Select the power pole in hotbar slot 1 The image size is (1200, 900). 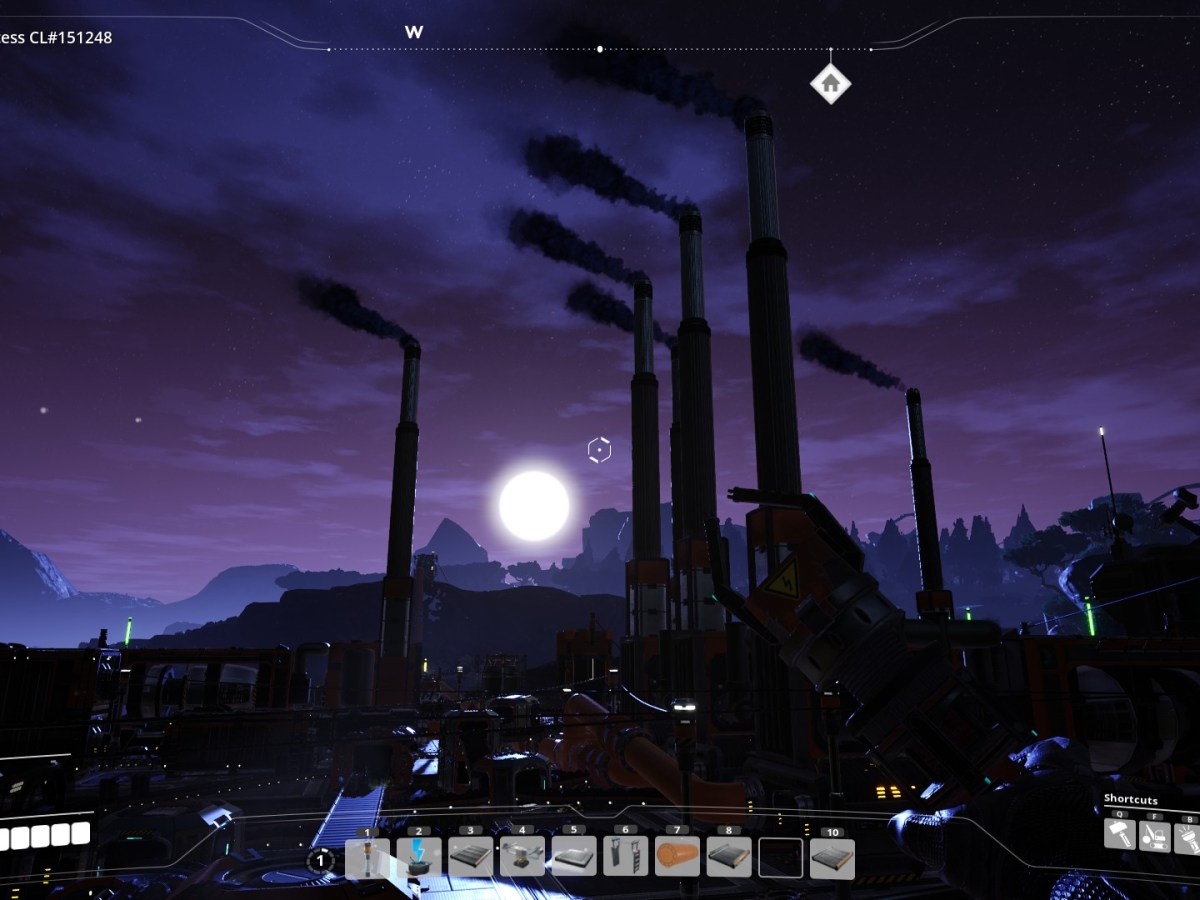tap(367, 858)
